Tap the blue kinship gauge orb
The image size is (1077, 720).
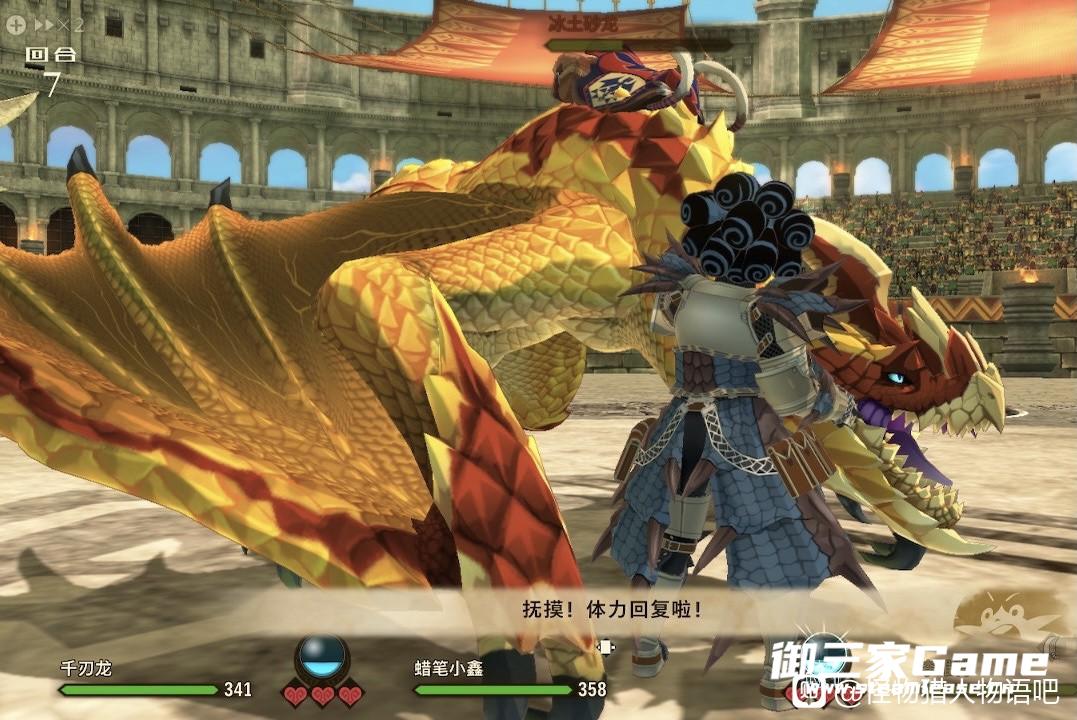point(324,656)
